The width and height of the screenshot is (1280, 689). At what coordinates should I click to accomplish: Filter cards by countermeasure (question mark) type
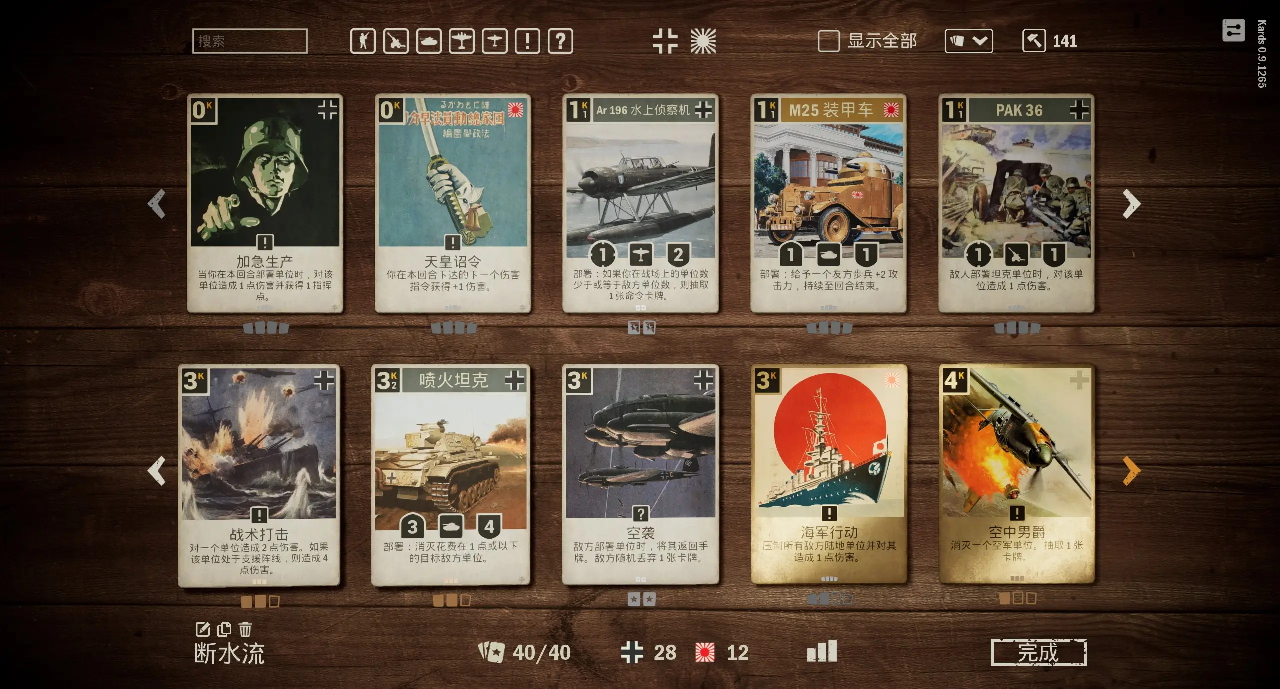pos(561,41)
